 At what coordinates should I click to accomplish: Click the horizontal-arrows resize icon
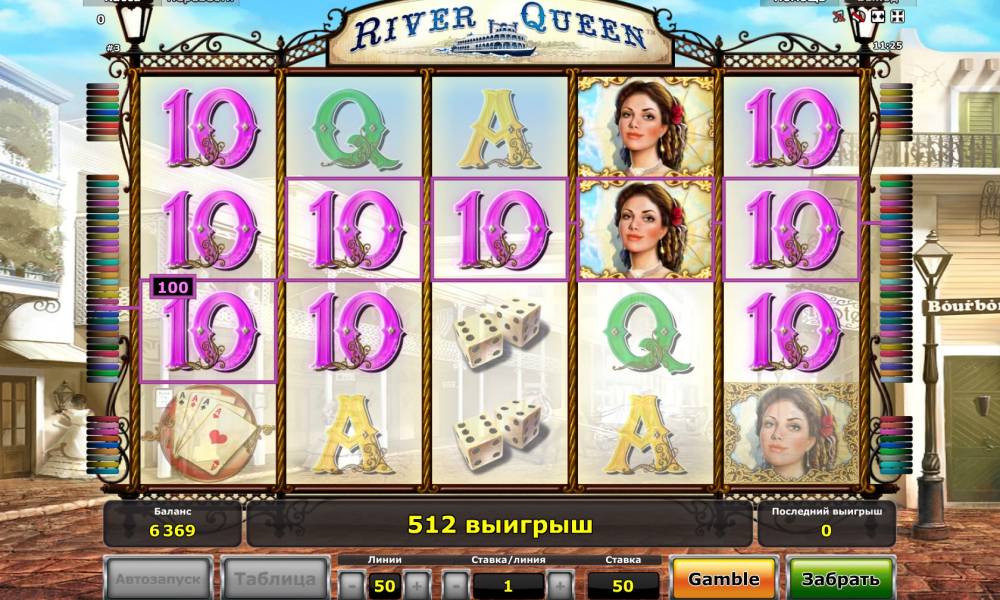[x=877, y=17]
